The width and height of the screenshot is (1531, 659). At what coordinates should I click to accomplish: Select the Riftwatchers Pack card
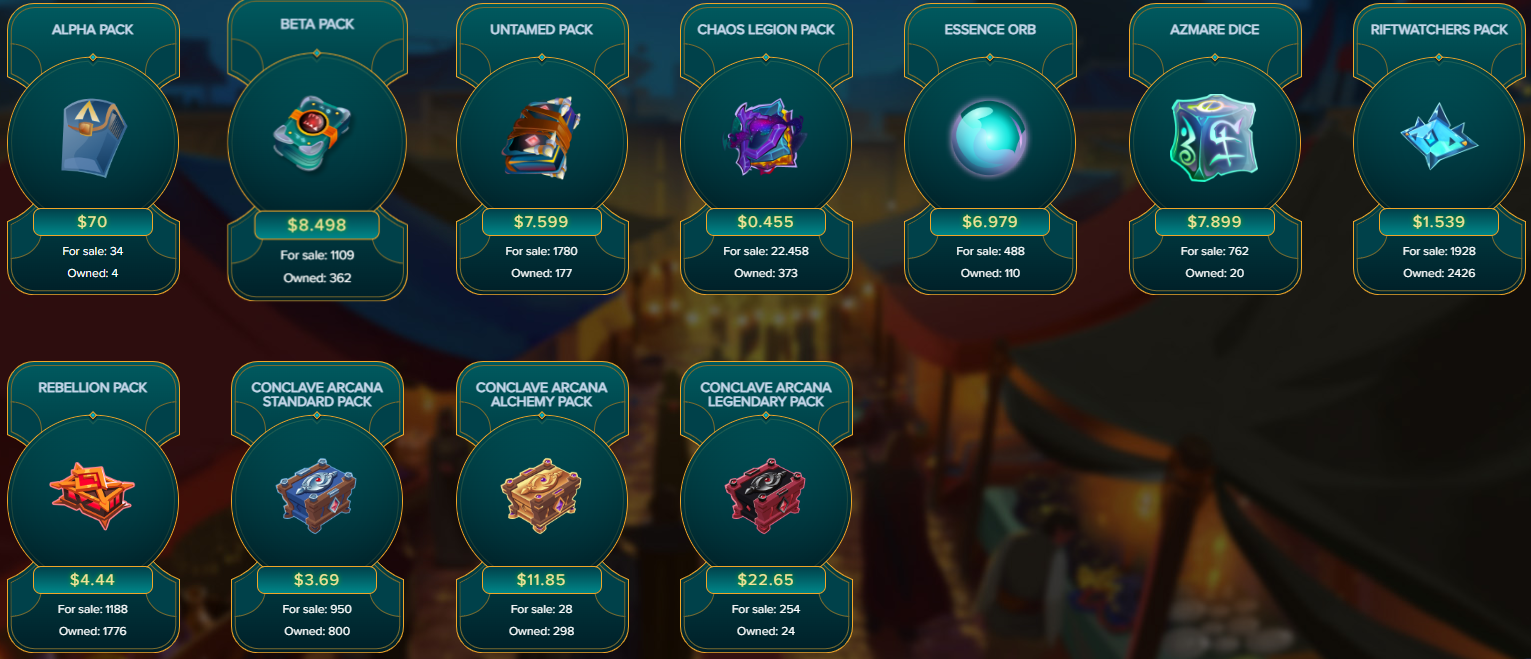tap(1439, 140)
